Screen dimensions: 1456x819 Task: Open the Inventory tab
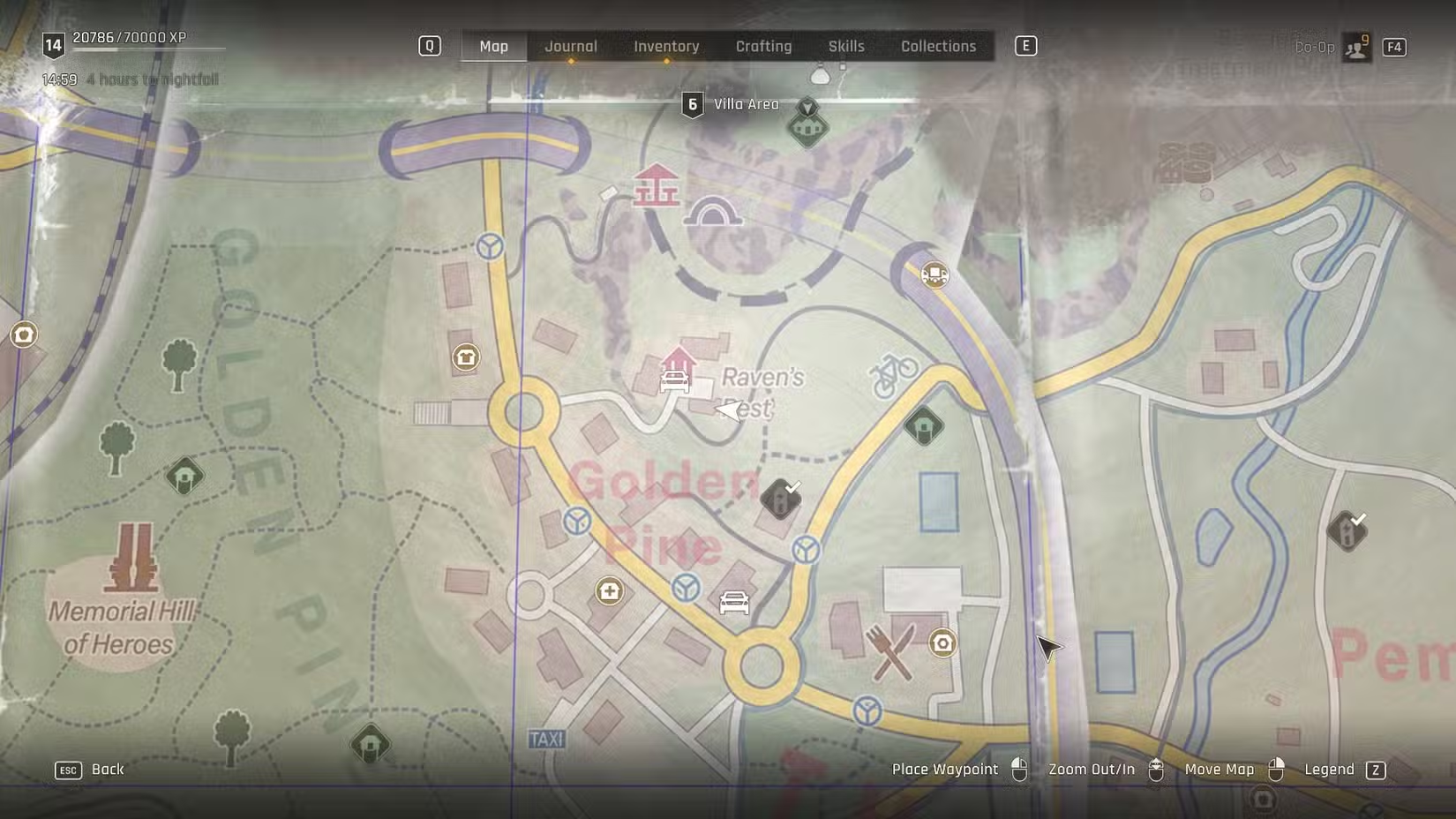666,47
